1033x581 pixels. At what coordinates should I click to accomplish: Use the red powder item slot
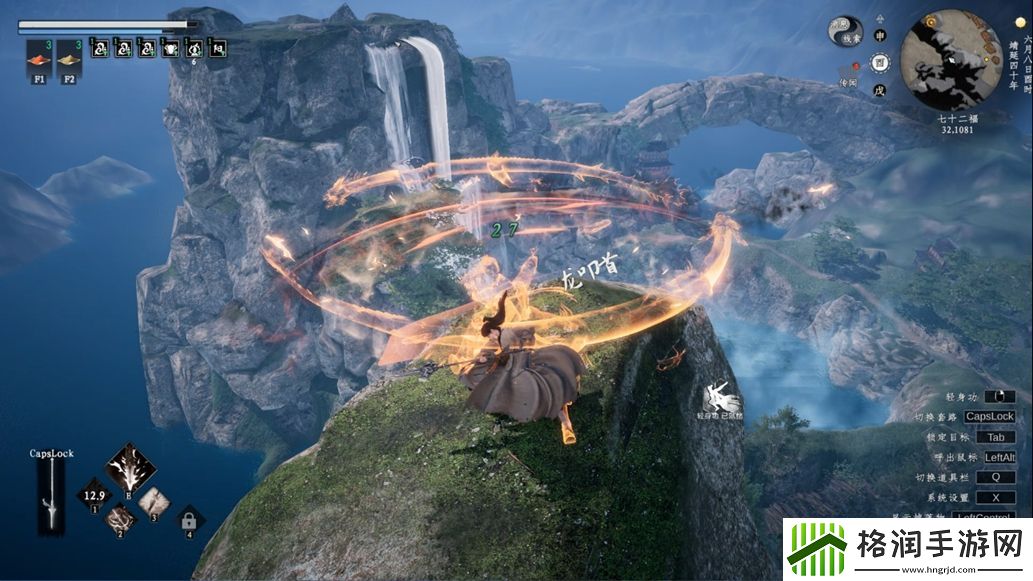(39, 56)
